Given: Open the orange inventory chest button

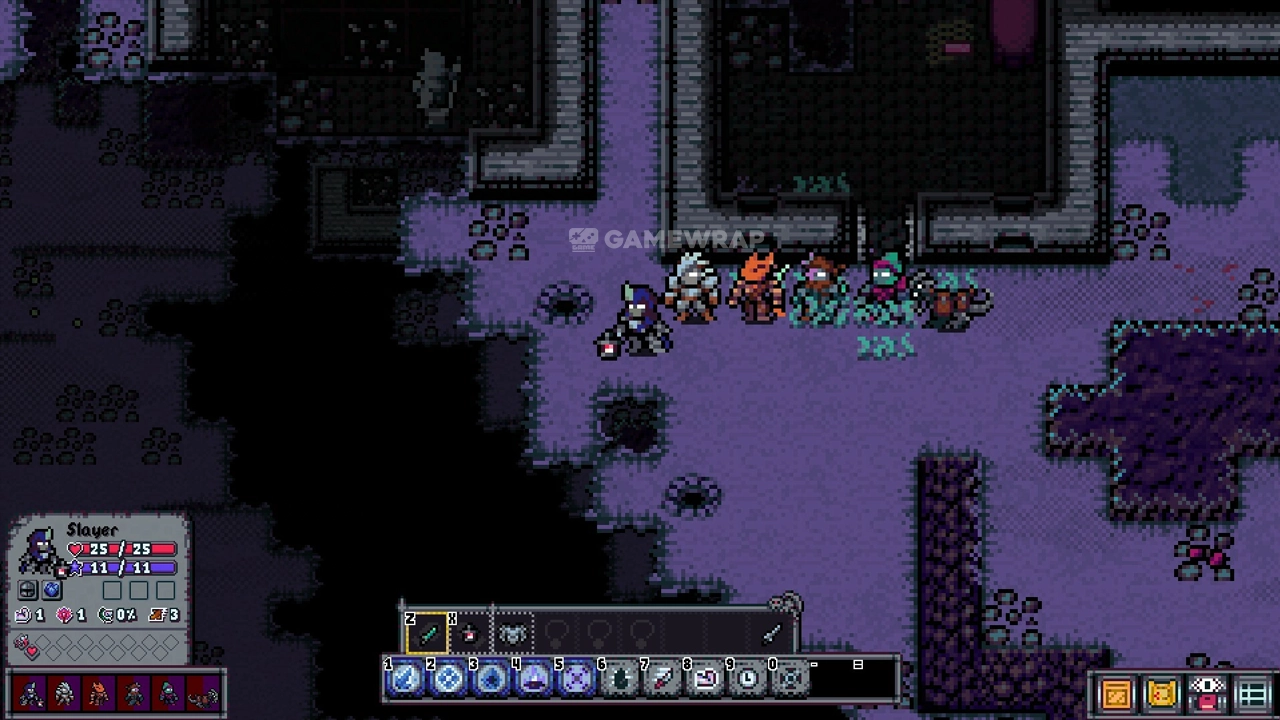Looking at the screenshot, I should [1116, 693].
